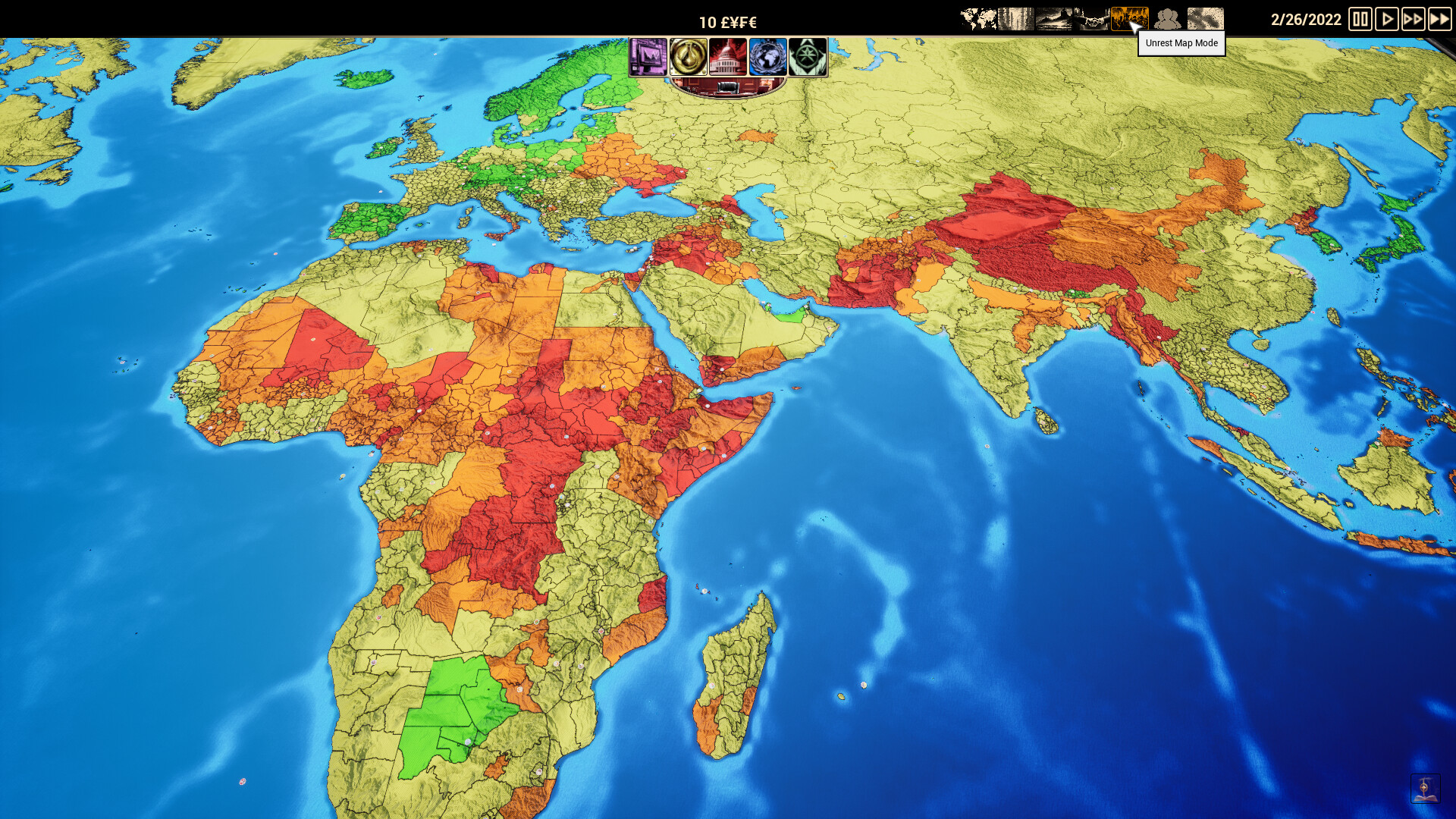The height and width of the screenshot is (819, 1456).
Task: Click the fast-forward speed control
Action: [x=1414, y=20]
